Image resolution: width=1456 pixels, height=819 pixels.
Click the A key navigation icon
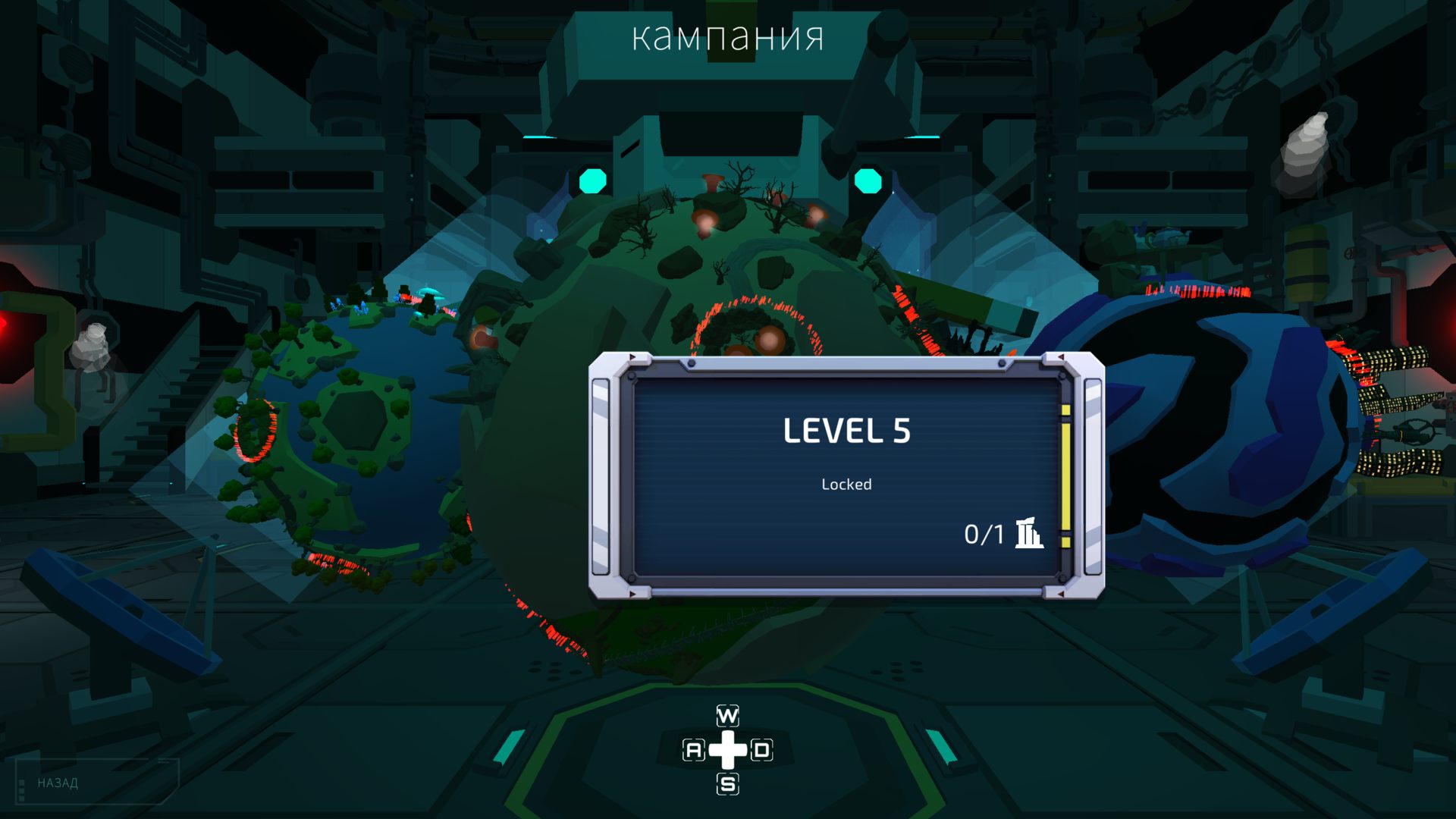[x=692, y=749]
